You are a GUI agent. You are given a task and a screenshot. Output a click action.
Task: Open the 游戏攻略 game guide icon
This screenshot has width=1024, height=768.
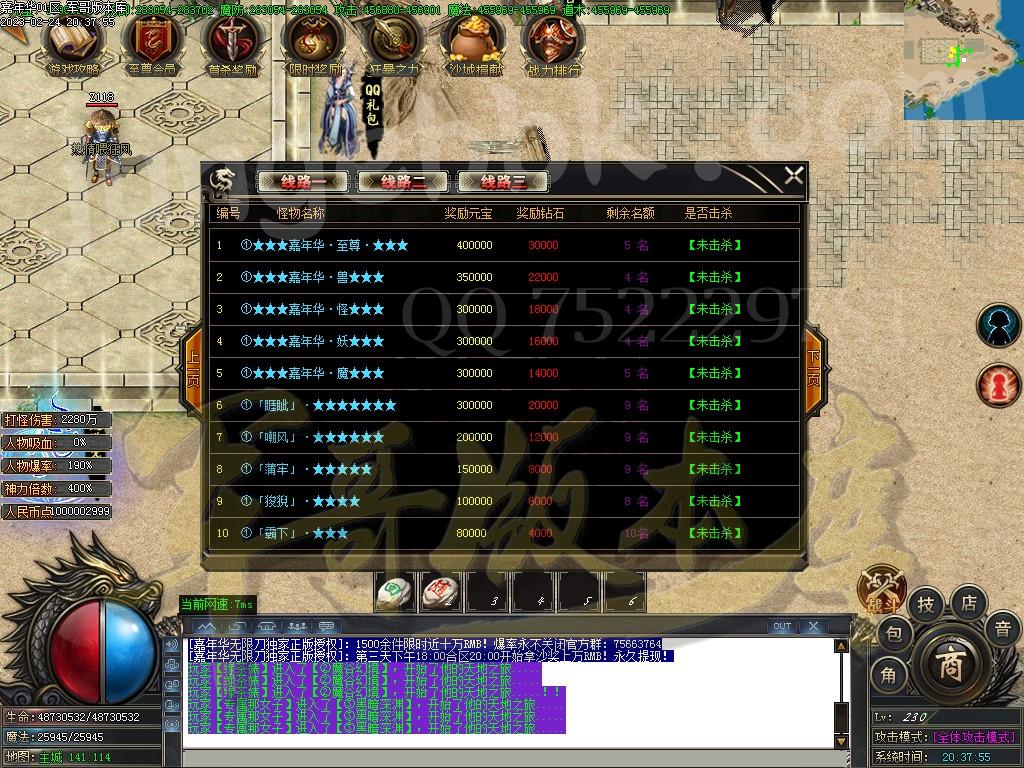(73, 45)
